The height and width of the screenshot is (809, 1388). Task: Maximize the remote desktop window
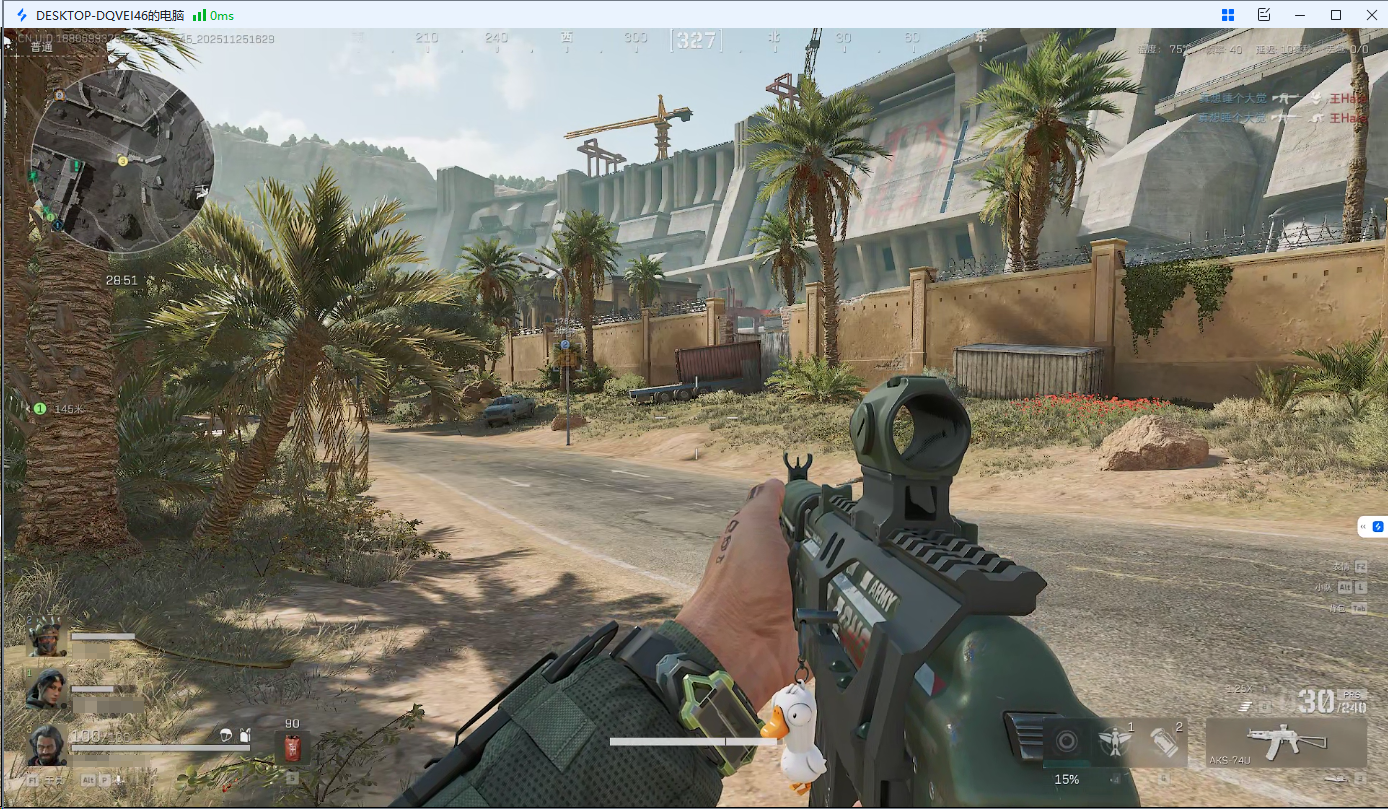(x=1335, y=15)
